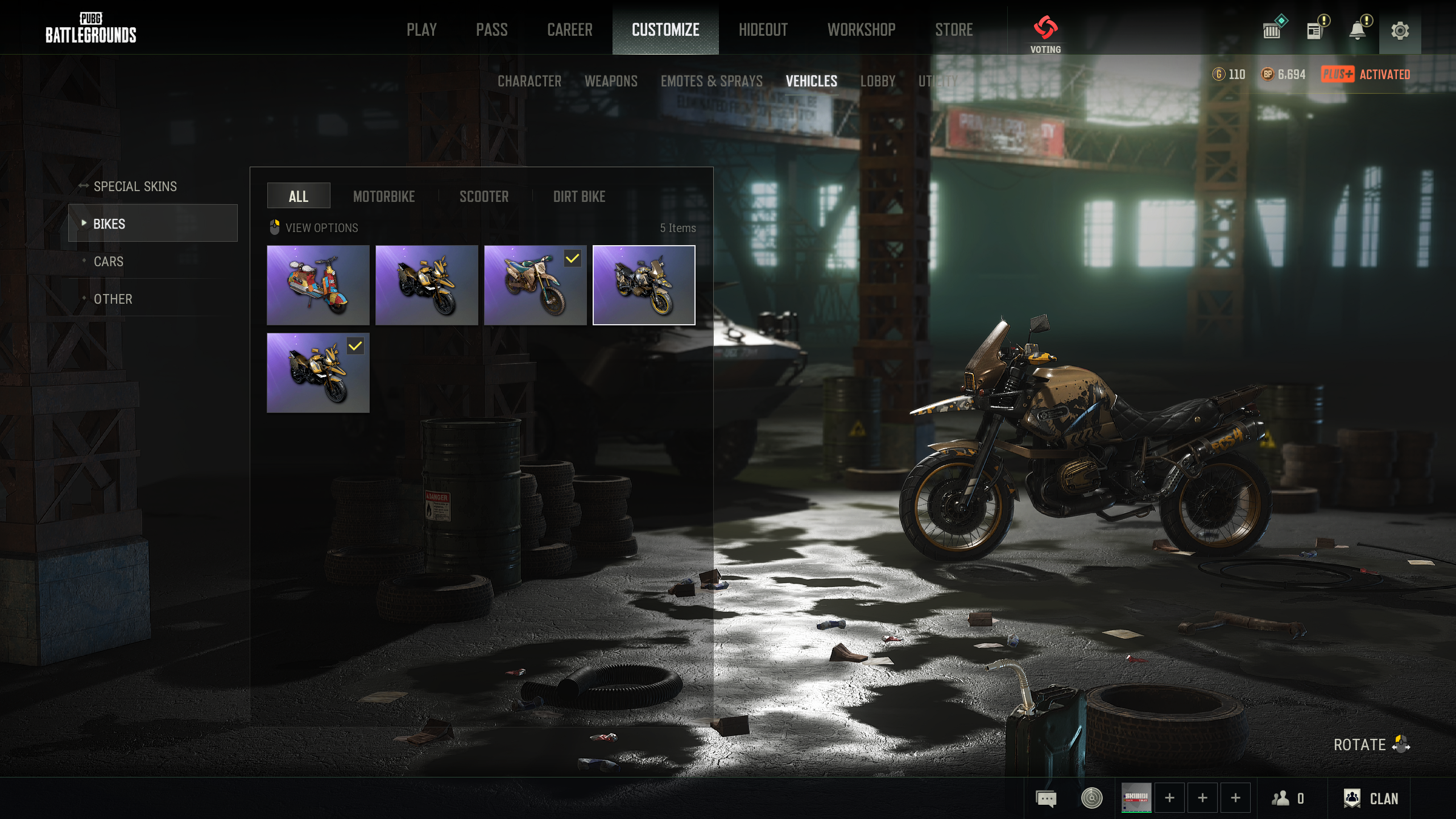Open the STORE page
The height and width of the screenshot is (819, 1456).
[x=954, y=30]
